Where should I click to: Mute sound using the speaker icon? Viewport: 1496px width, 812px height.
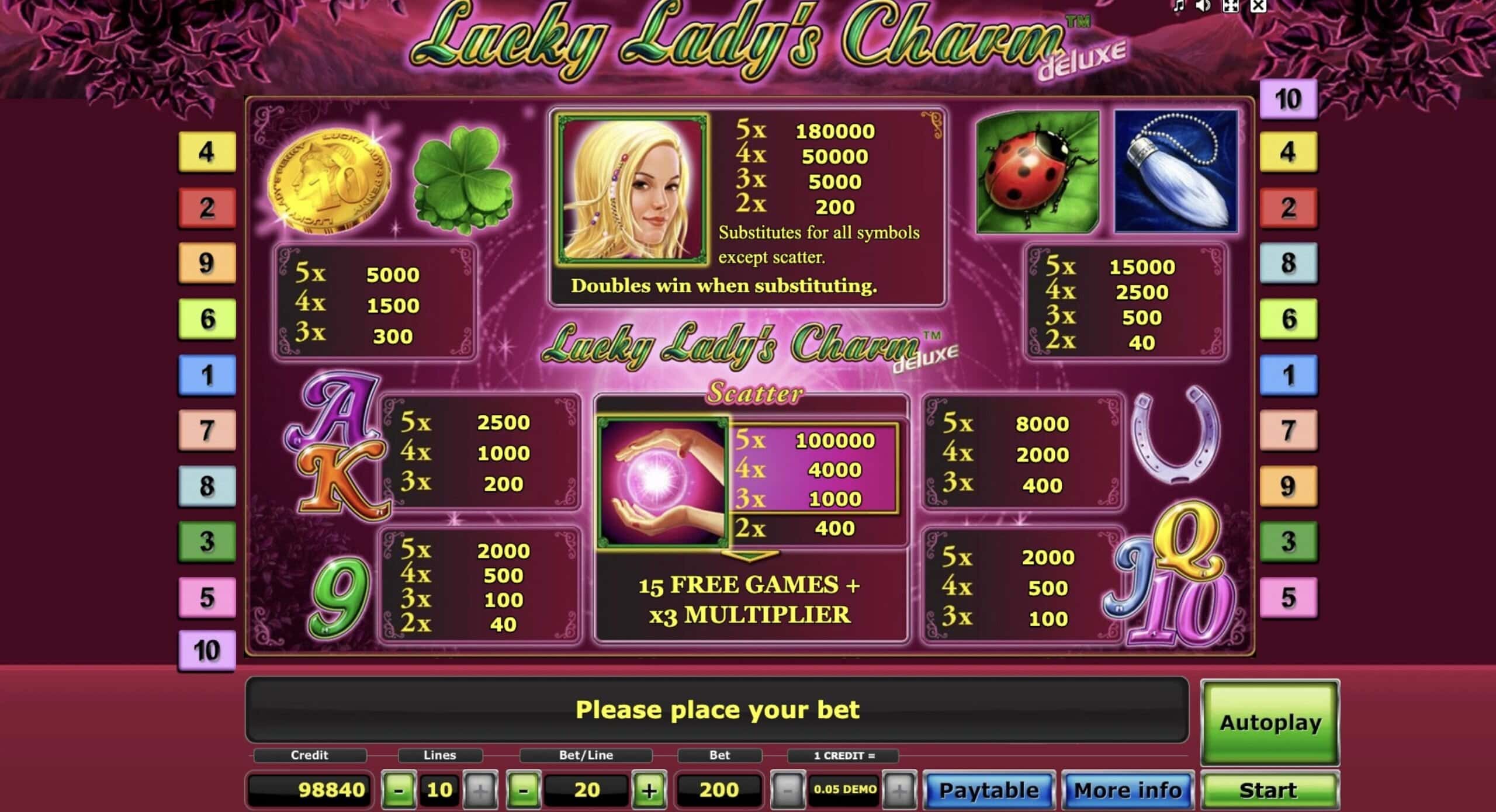1203,6
